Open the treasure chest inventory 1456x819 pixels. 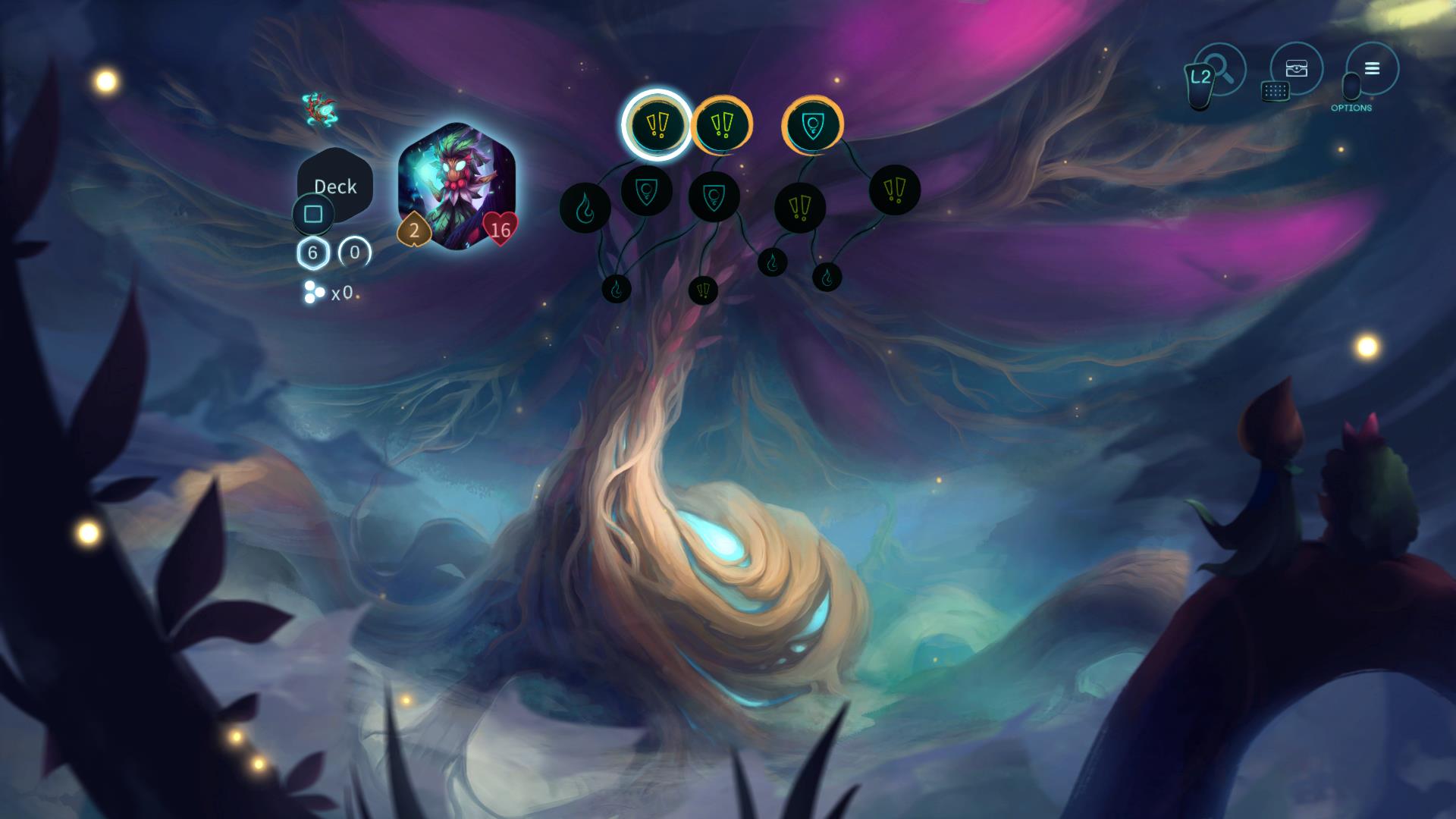point(1296,69)
